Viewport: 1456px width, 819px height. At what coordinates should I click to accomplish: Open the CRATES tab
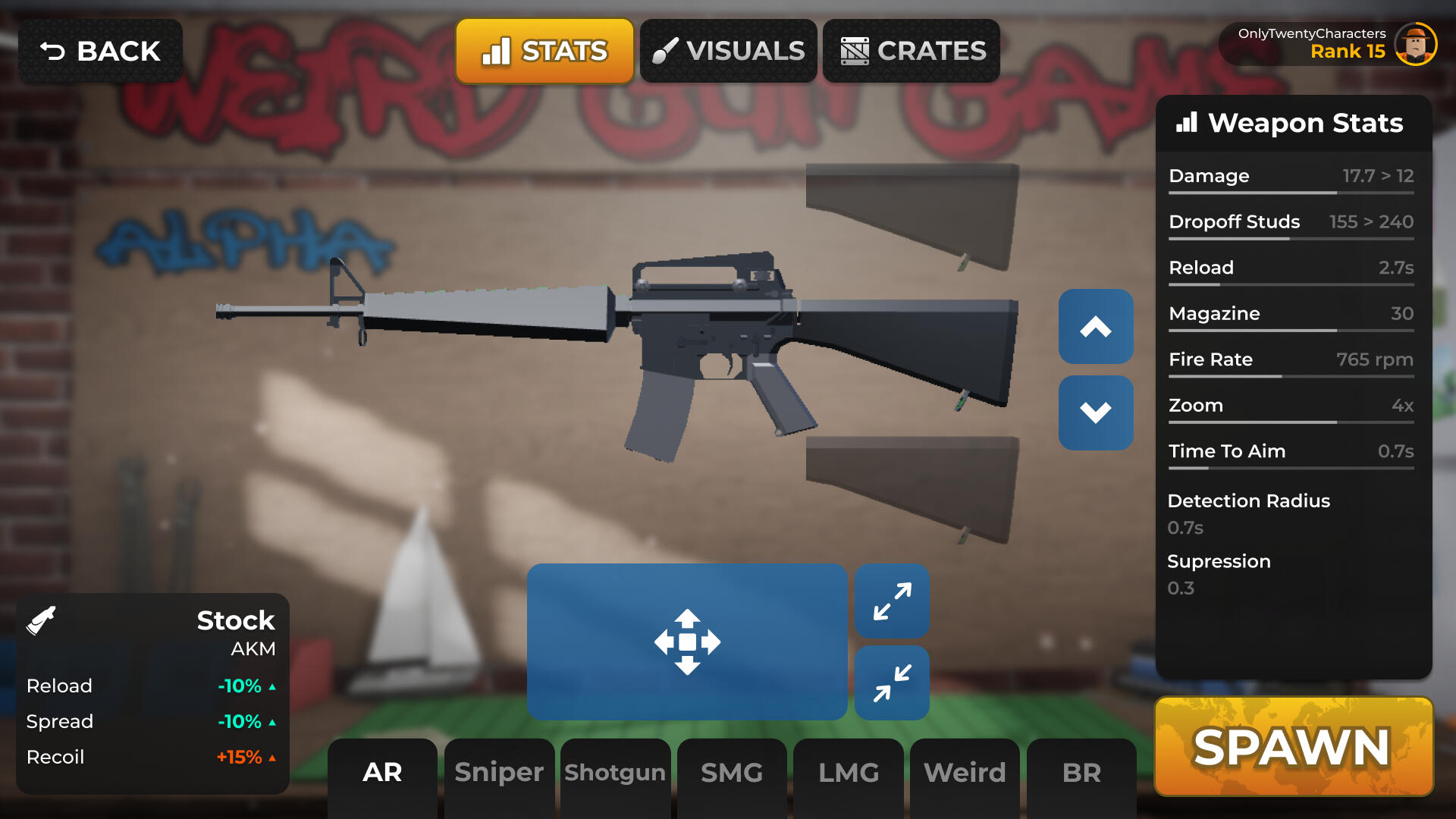click(x=911, y=51)
